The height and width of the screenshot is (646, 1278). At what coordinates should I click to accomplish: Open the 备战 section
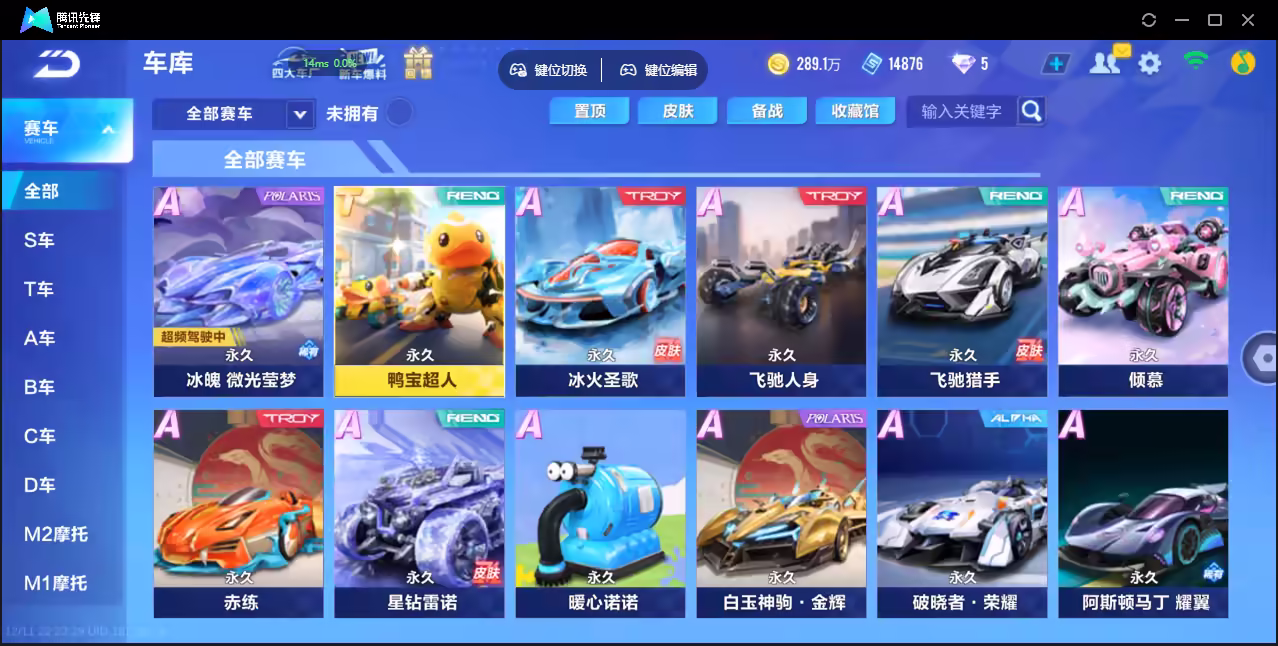pyautogui.click(x=766, y=111)
